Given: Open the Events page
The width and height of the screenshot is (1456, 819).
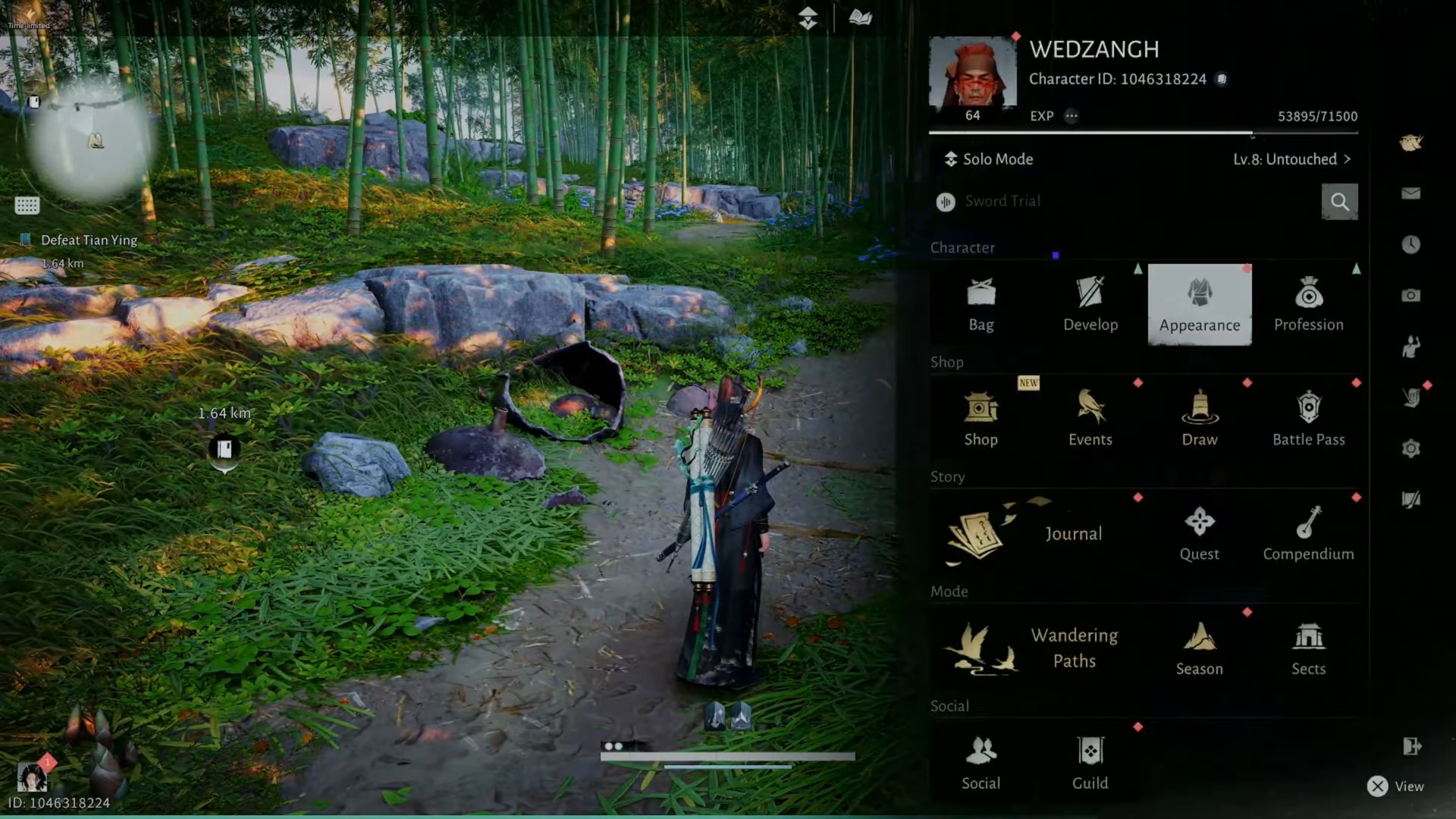Looking at the screenshot, I should [x=1090, y=419].
